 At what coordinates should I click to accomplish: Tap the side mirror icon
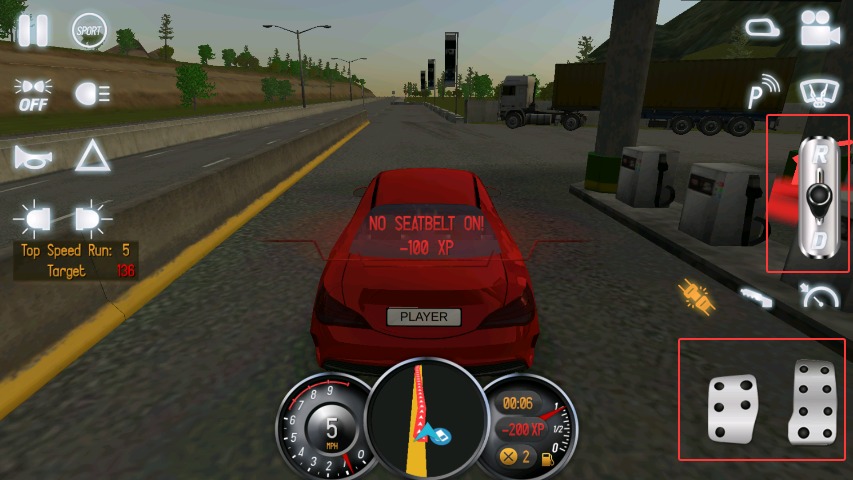pos(762,30)
